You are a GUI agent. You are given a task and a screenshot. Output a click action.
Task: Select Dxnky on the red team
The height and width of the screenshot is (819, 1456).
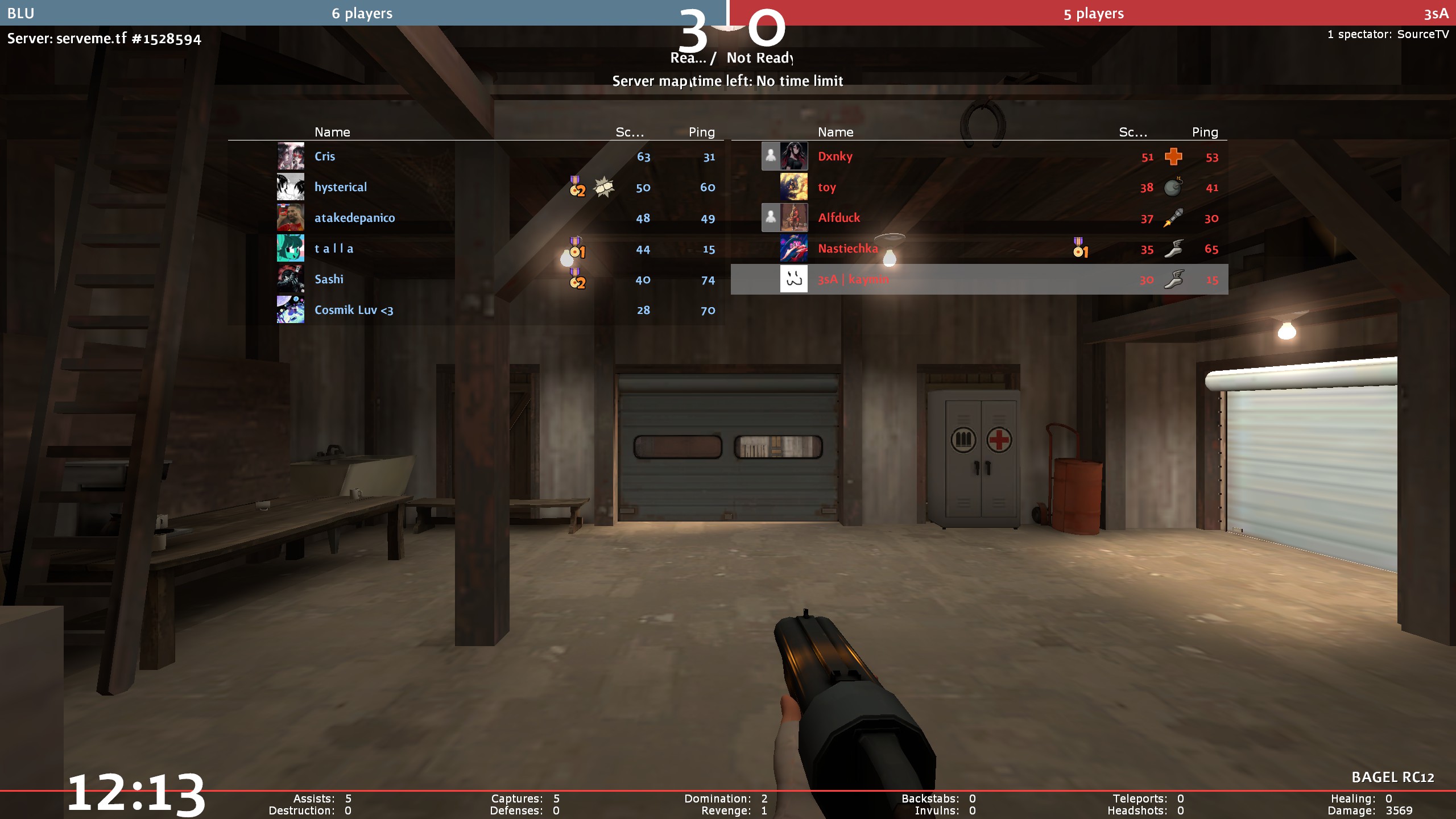point(835,156)
